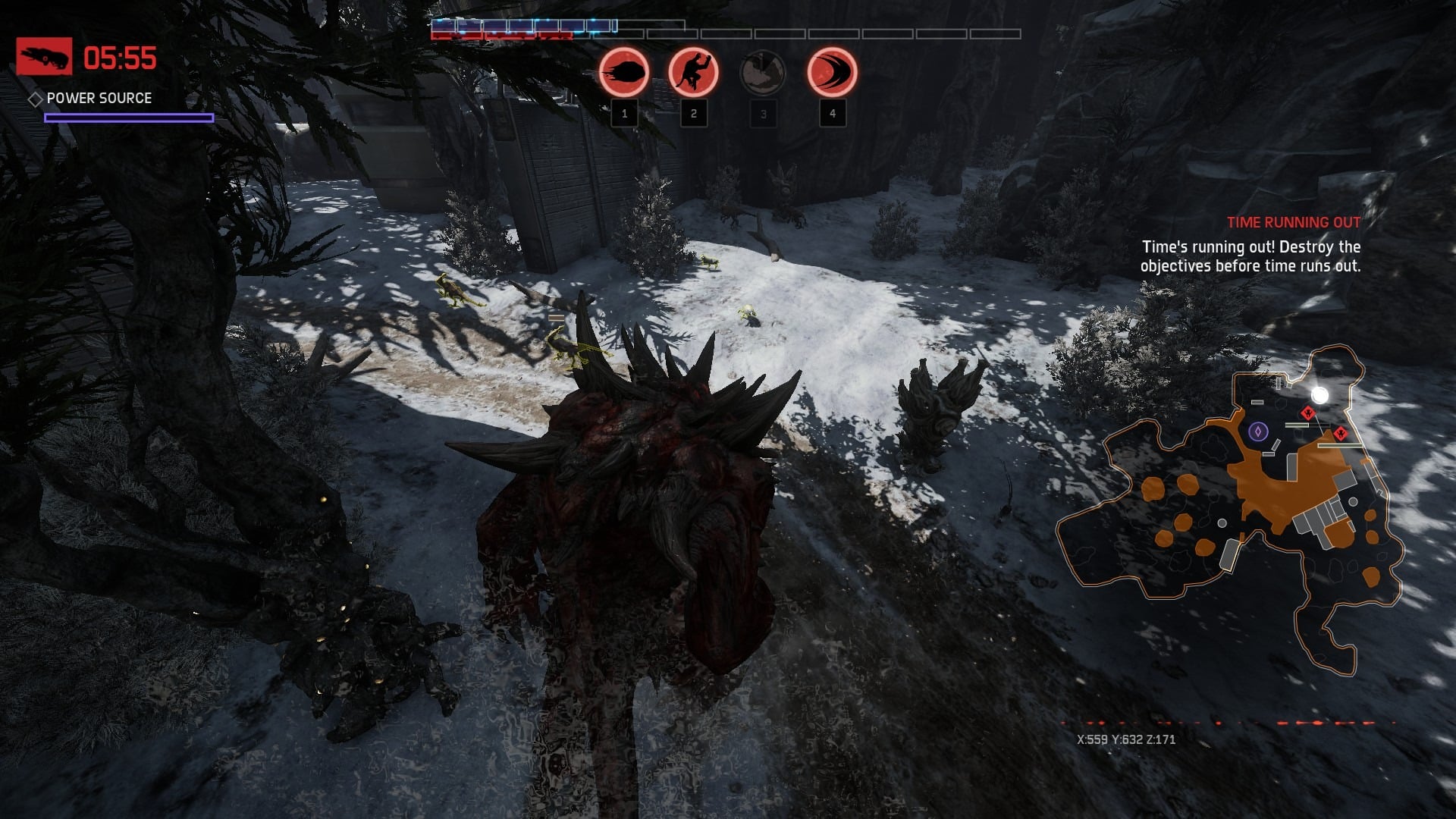Use the Leap Smash ability icon
Viewport: 1456px width, 819px height.
click(x=693, y=73)
